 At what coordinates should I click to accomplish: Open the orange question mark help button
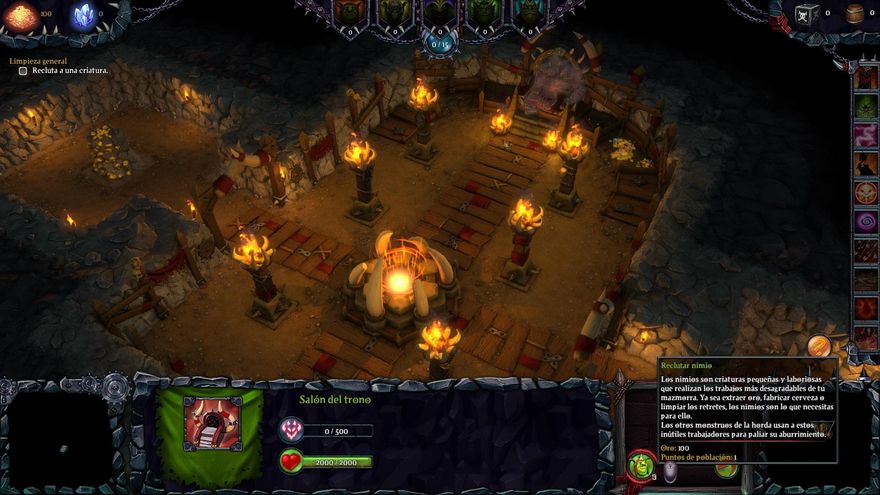point(819,346)
